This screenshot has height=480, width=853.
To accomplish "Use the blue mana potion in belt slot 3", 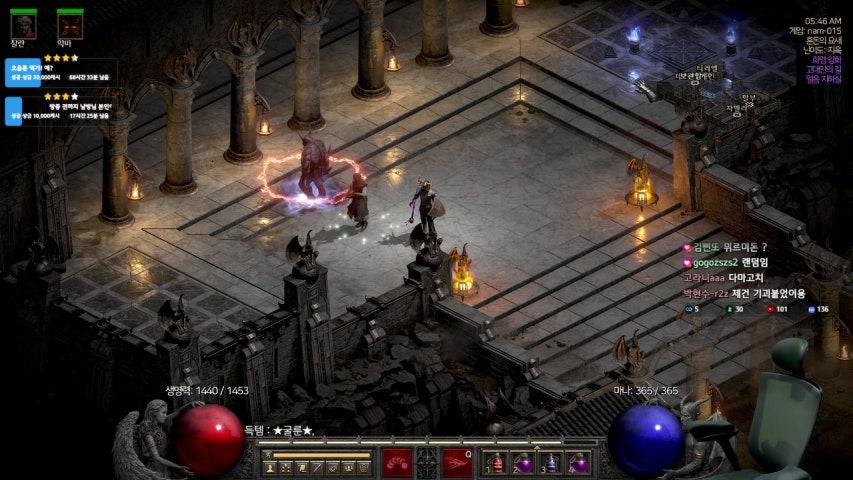I will click(x=551, y=463).
